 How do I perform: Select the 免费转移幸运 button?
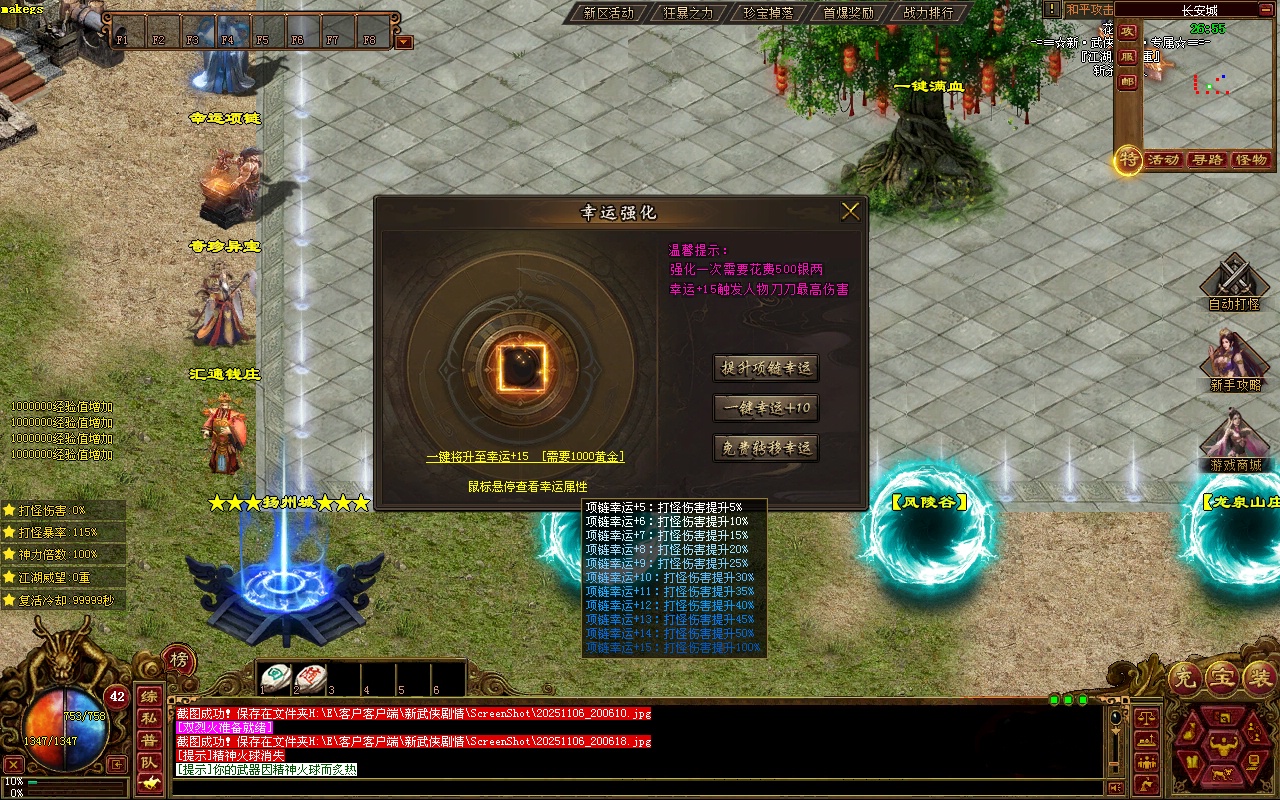coord(766,448)
